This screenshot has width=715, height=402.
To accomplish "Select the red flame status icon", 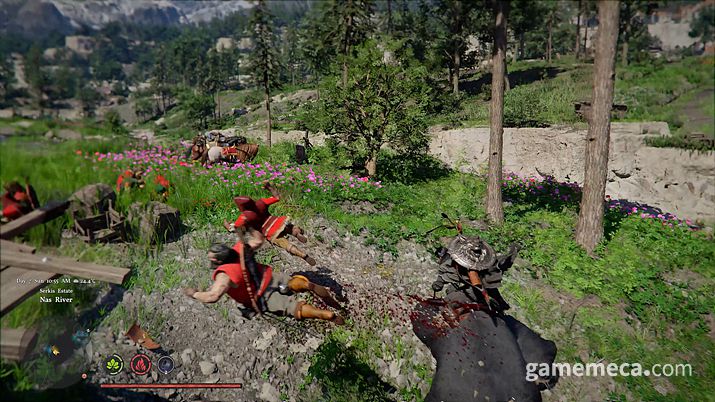I will (141, 365).
